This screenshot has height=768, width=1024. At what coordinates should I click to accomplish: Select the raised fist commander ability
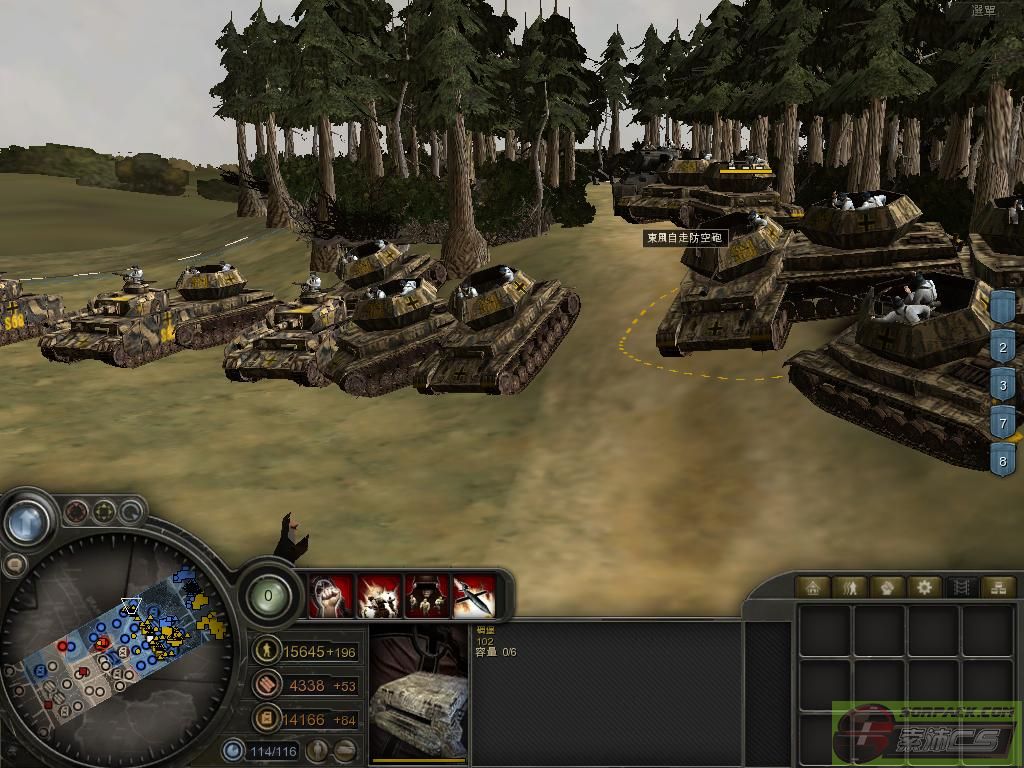pyautogui.click(x=331, y=595)
